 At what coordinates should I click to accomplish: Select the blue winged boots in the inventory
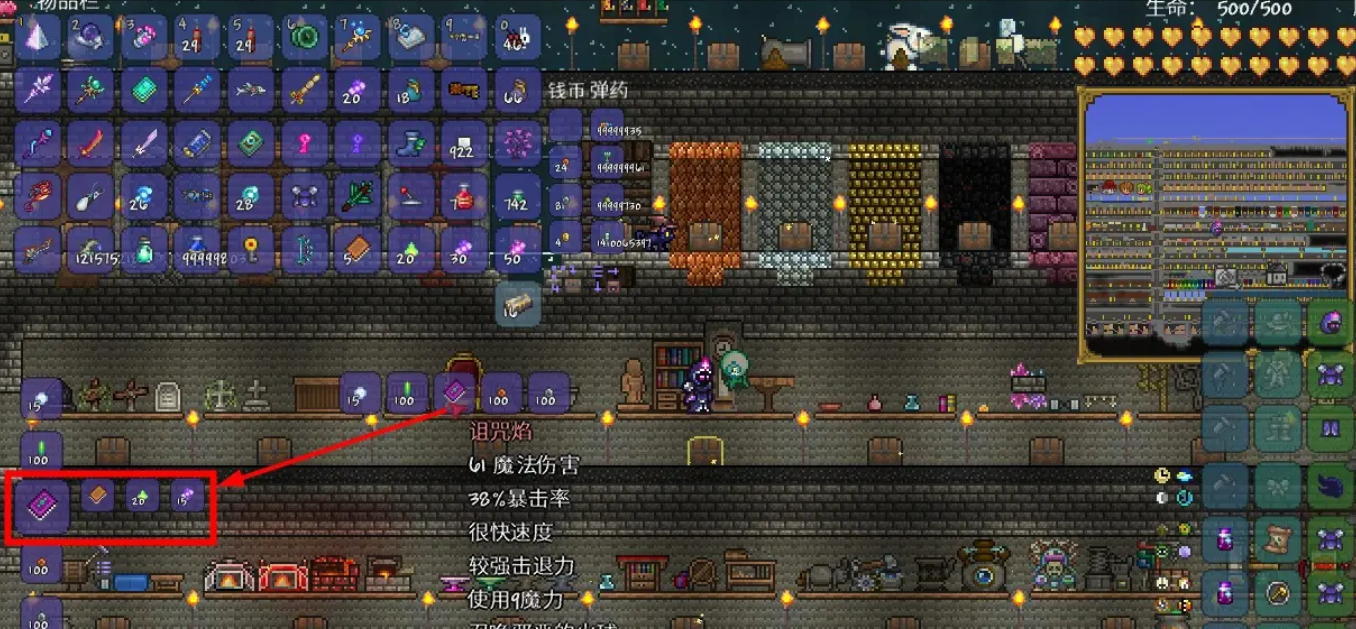(x=410, y=144)
